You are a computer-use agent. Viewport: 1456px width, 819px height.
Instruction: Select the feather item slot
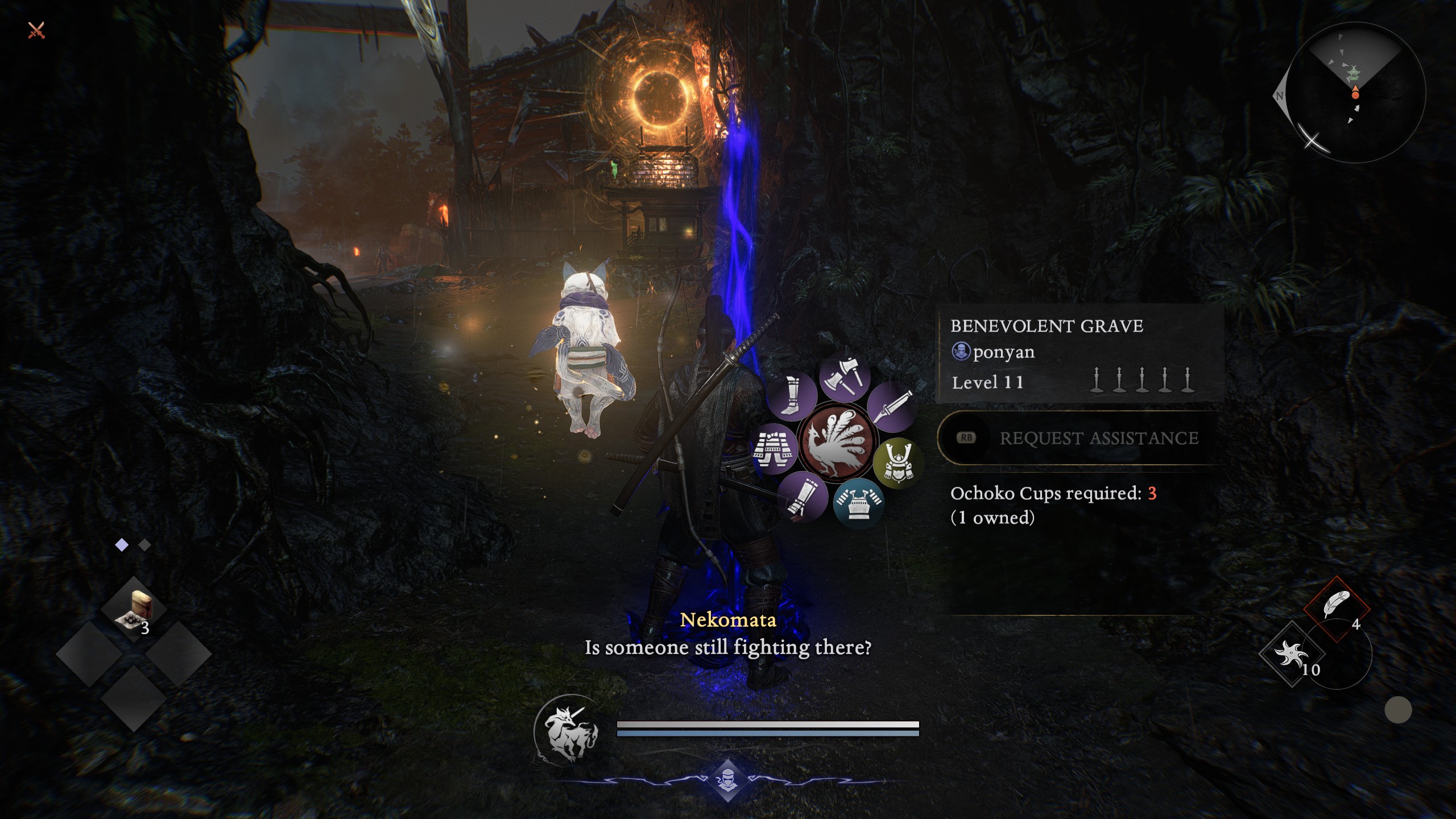click(1336, 606)
